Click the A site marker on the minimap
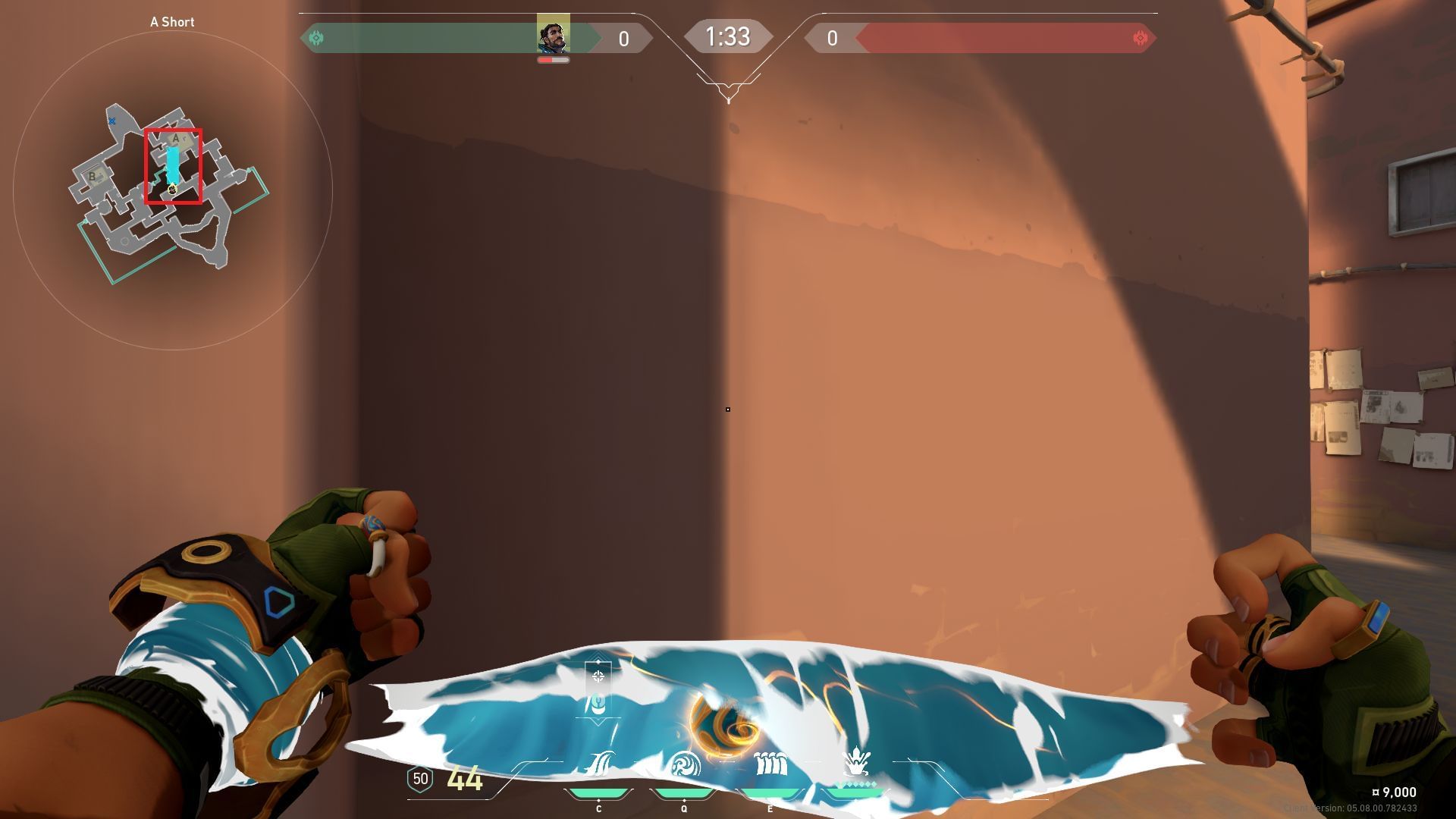 pos(177,139)
